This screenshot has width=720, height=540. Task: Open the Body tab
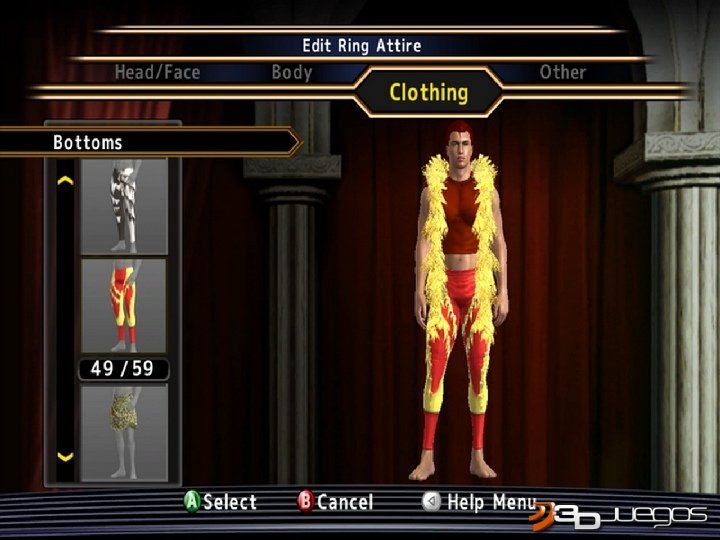click(291, 72)
